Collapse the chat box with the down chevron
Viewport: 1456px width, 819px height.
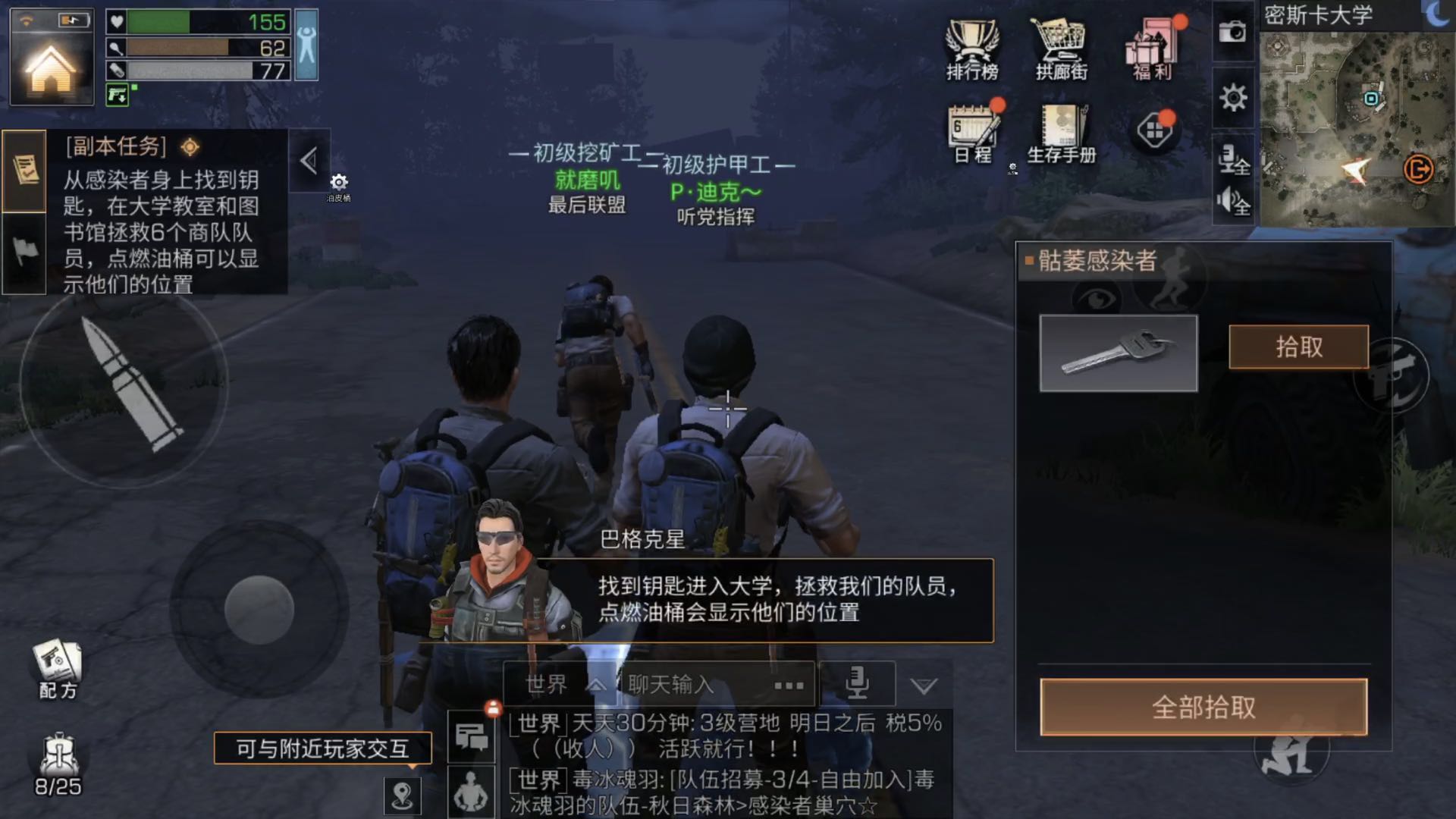pos(924,685)
